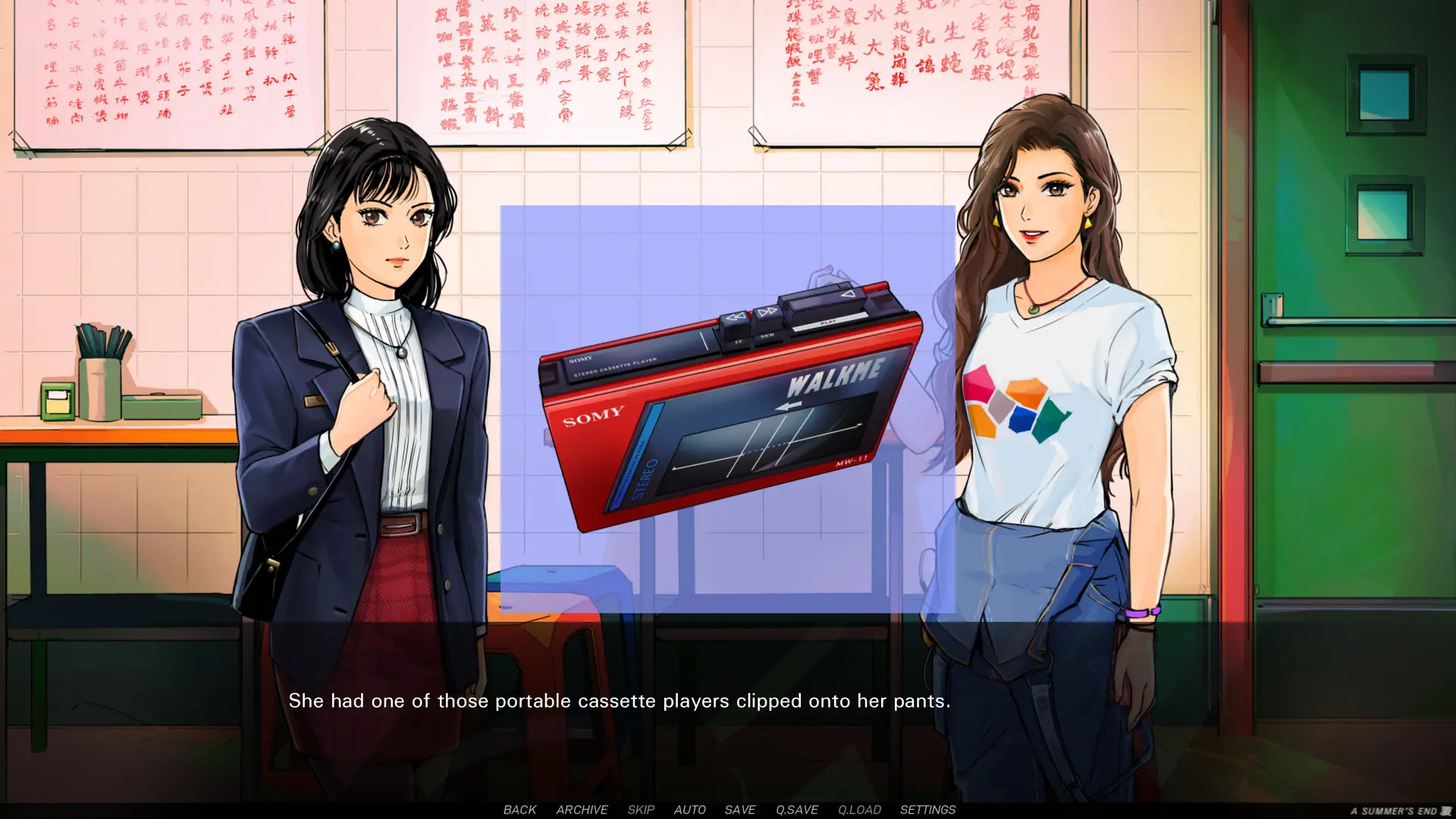Image resolution: width=1456 pixels, height=819 pixels.
Task: Click the narration text about the cassette player
Action: 620,701
